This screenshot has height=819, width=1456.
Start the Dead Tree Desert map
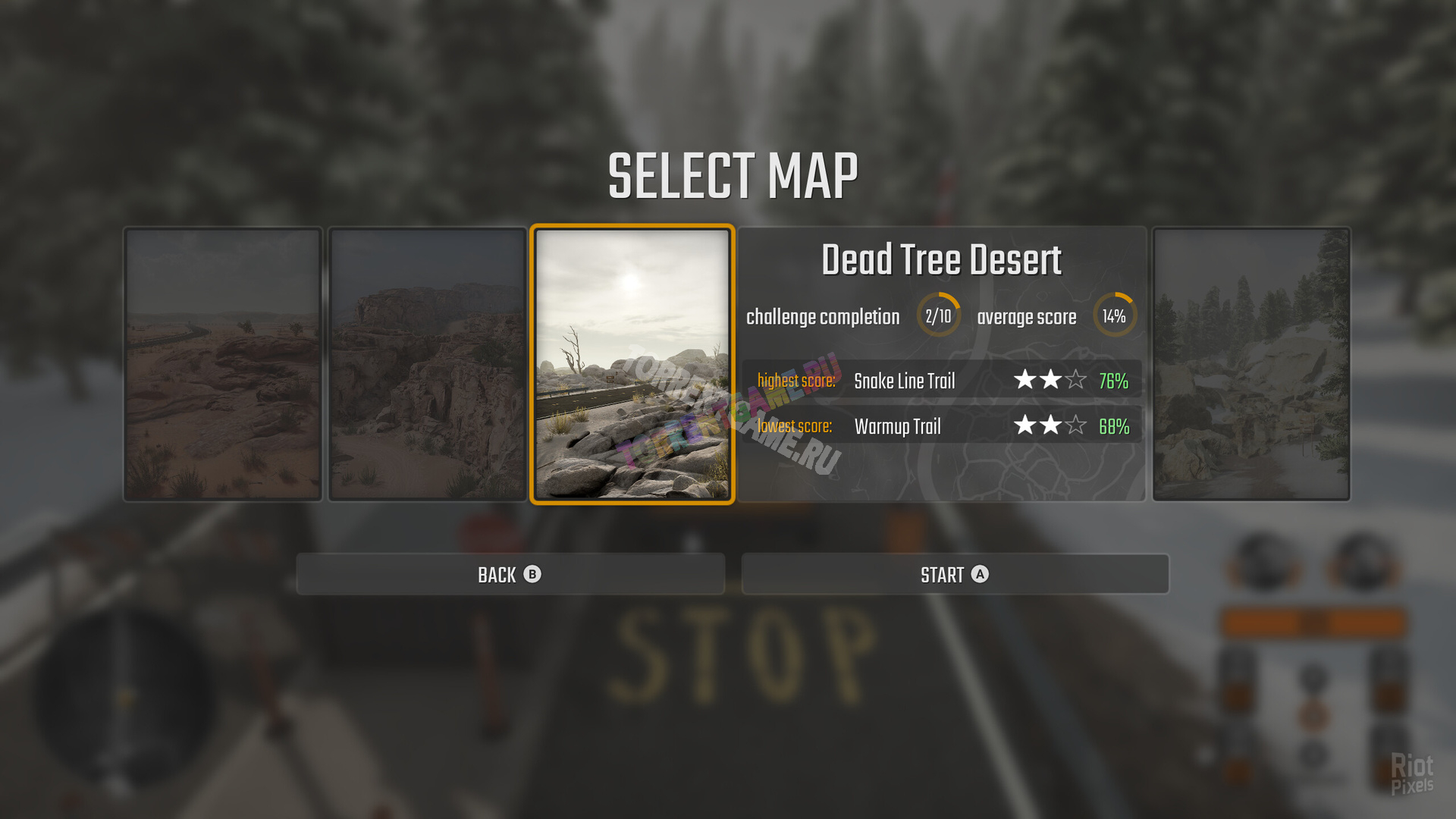tap(954, 574)
